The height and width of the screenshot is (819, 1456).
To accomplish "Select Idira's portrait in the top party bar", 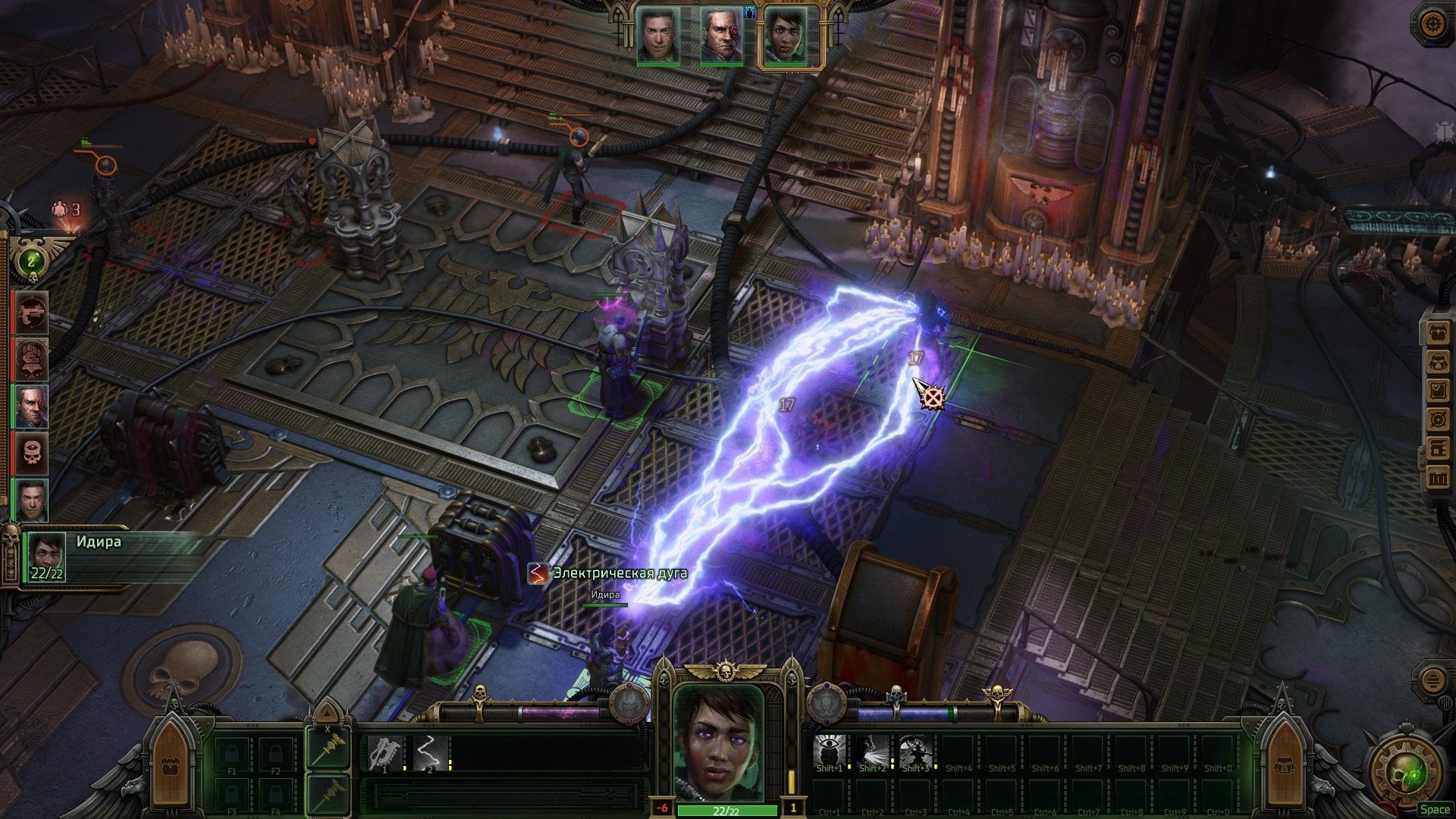I will pyautogui.click(x=789, y=36).
